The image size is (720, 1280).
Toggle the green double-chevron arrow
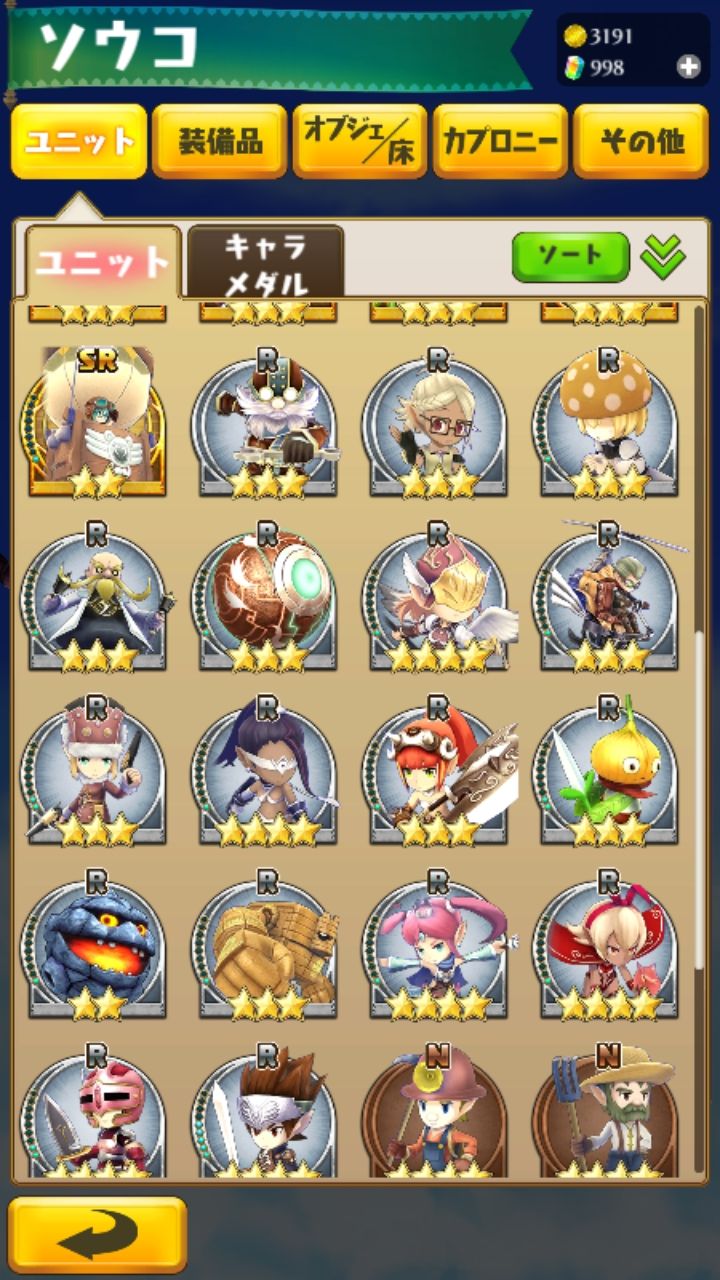point(663,258)
